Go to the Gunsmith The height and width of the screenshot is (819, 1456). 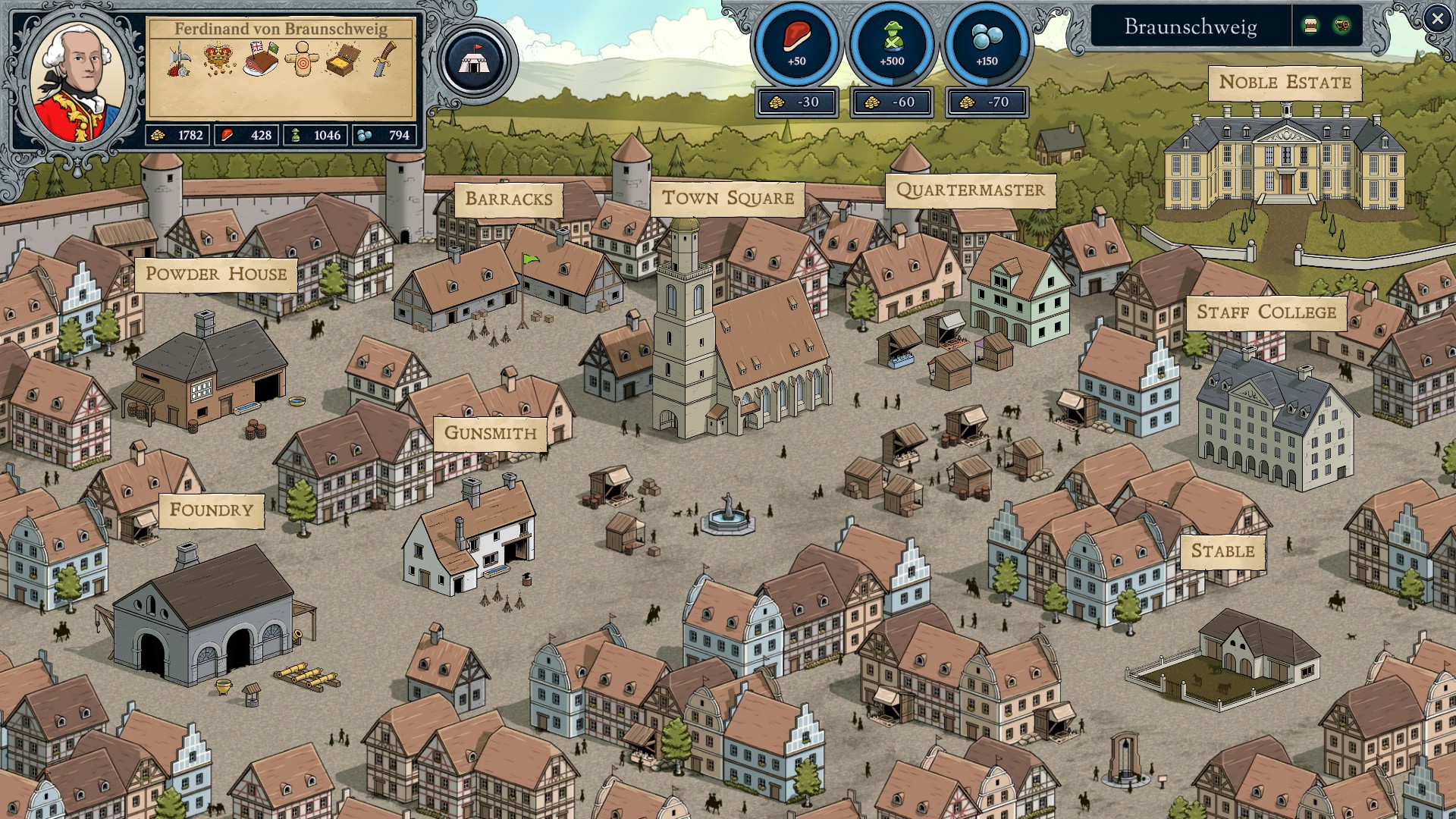point(490,433)
